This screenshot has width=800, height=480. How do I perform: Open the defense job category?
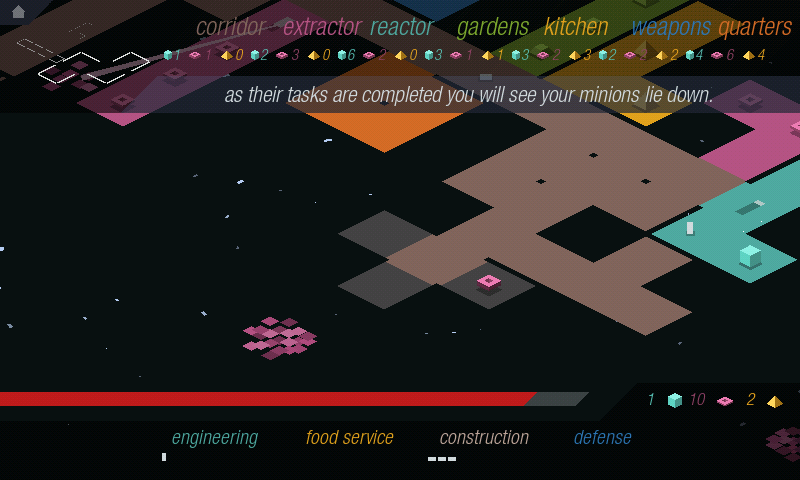pyautogui.click(x=602, y=437)
